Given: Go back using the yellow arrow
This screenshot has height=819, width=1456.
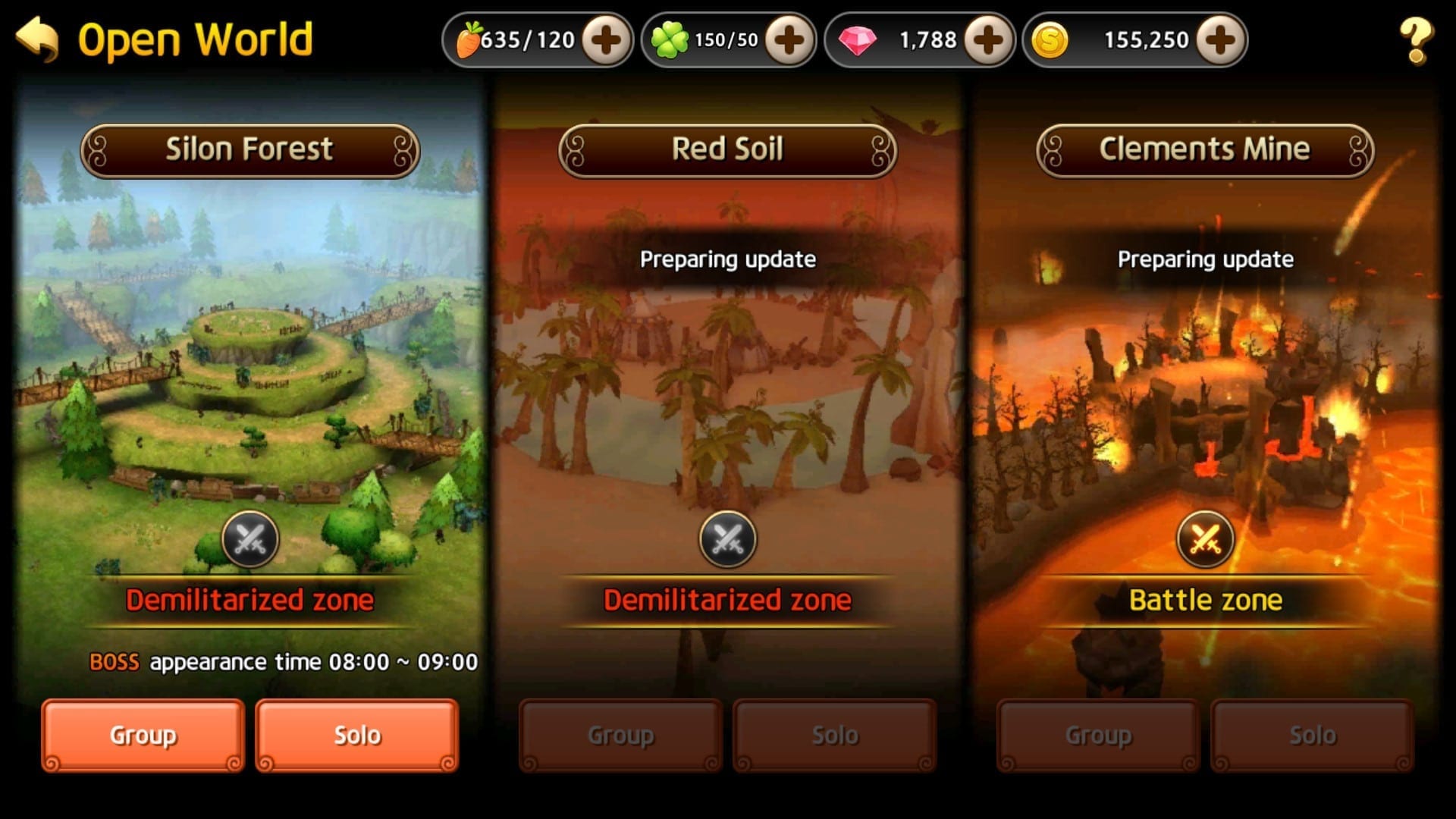Looking at the screenshot, I should point(37,39).
